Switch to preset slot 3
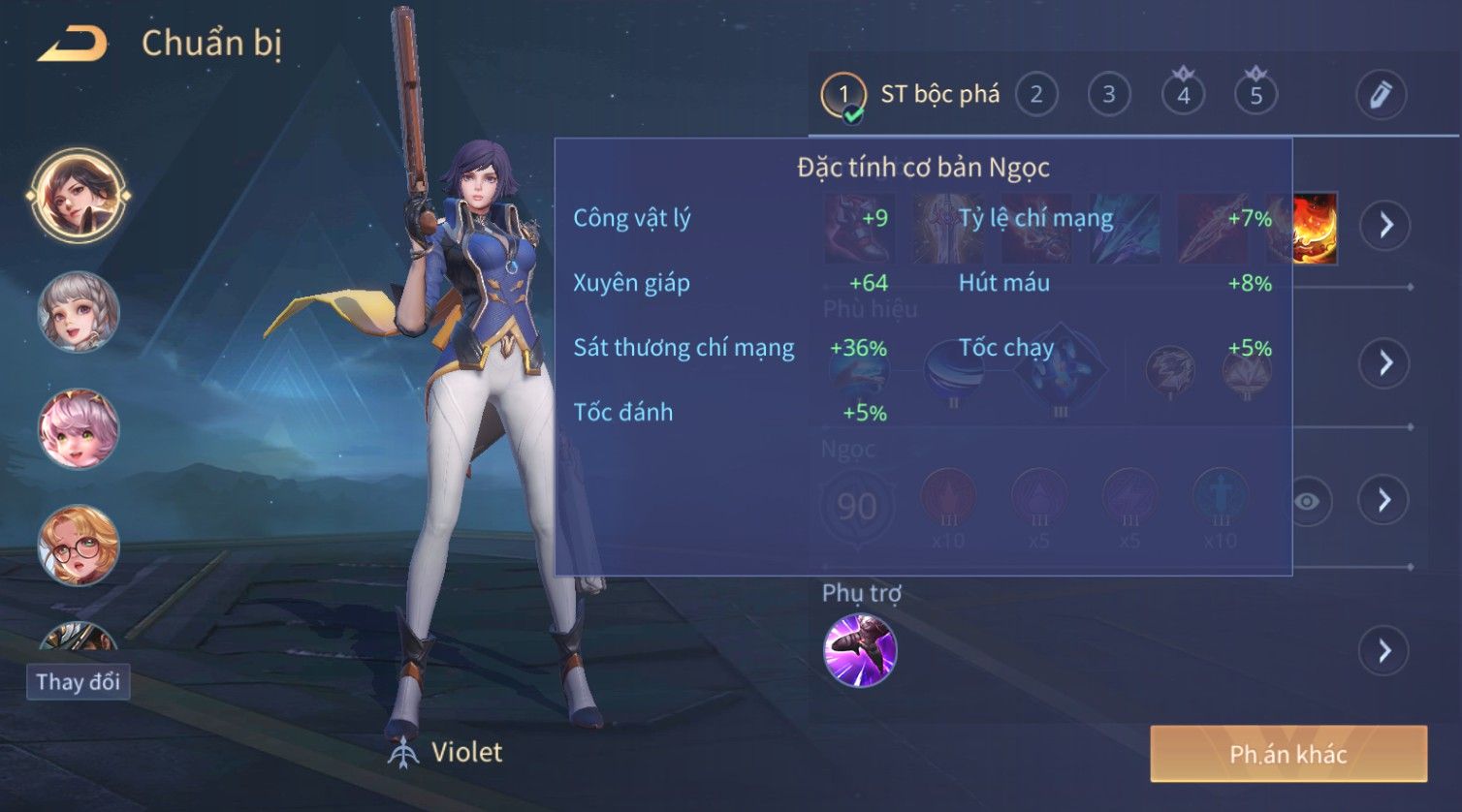 tap(1109, 95)
